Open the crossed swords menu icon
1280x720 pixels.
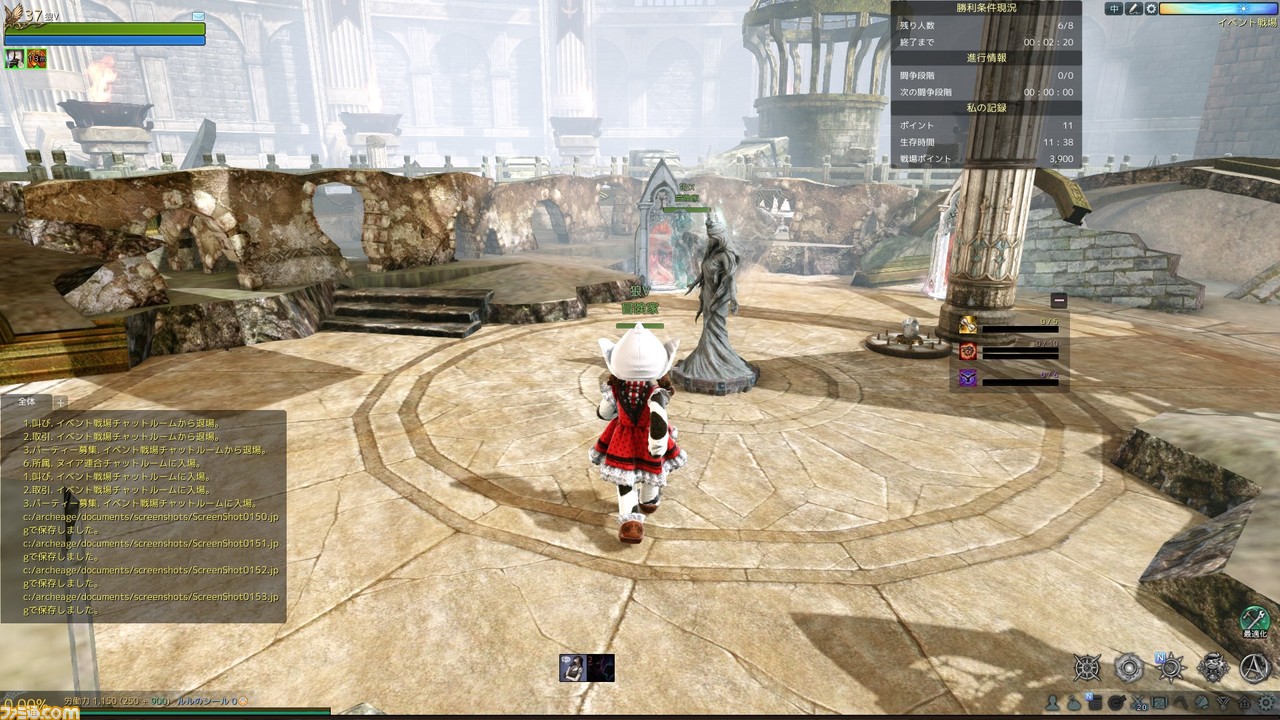1141,703
